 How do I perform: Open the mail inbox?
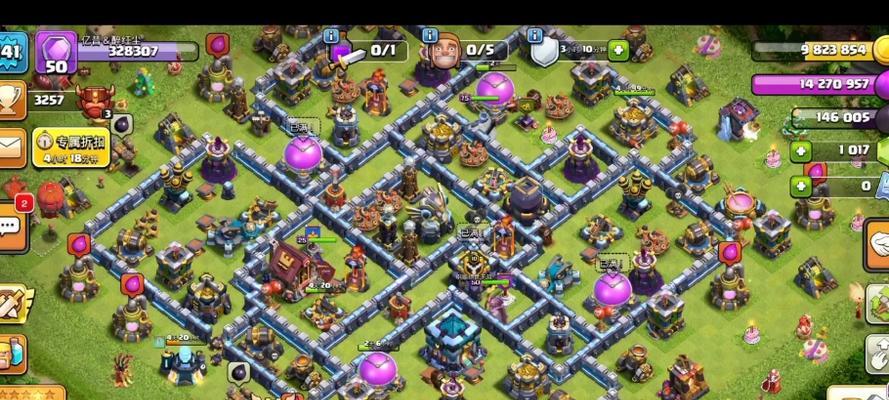click(10, 147)
